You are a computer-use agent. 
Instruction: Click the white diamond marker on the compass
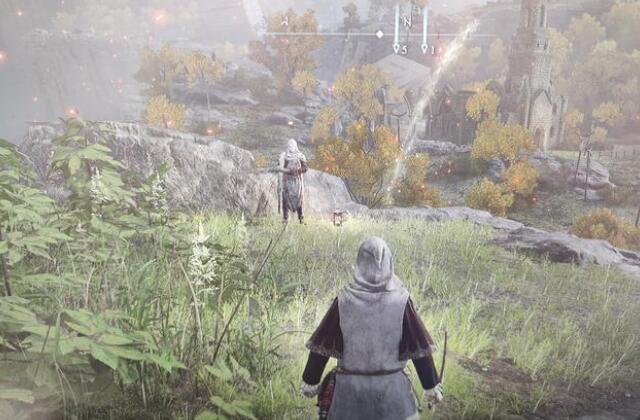point(379,34)
